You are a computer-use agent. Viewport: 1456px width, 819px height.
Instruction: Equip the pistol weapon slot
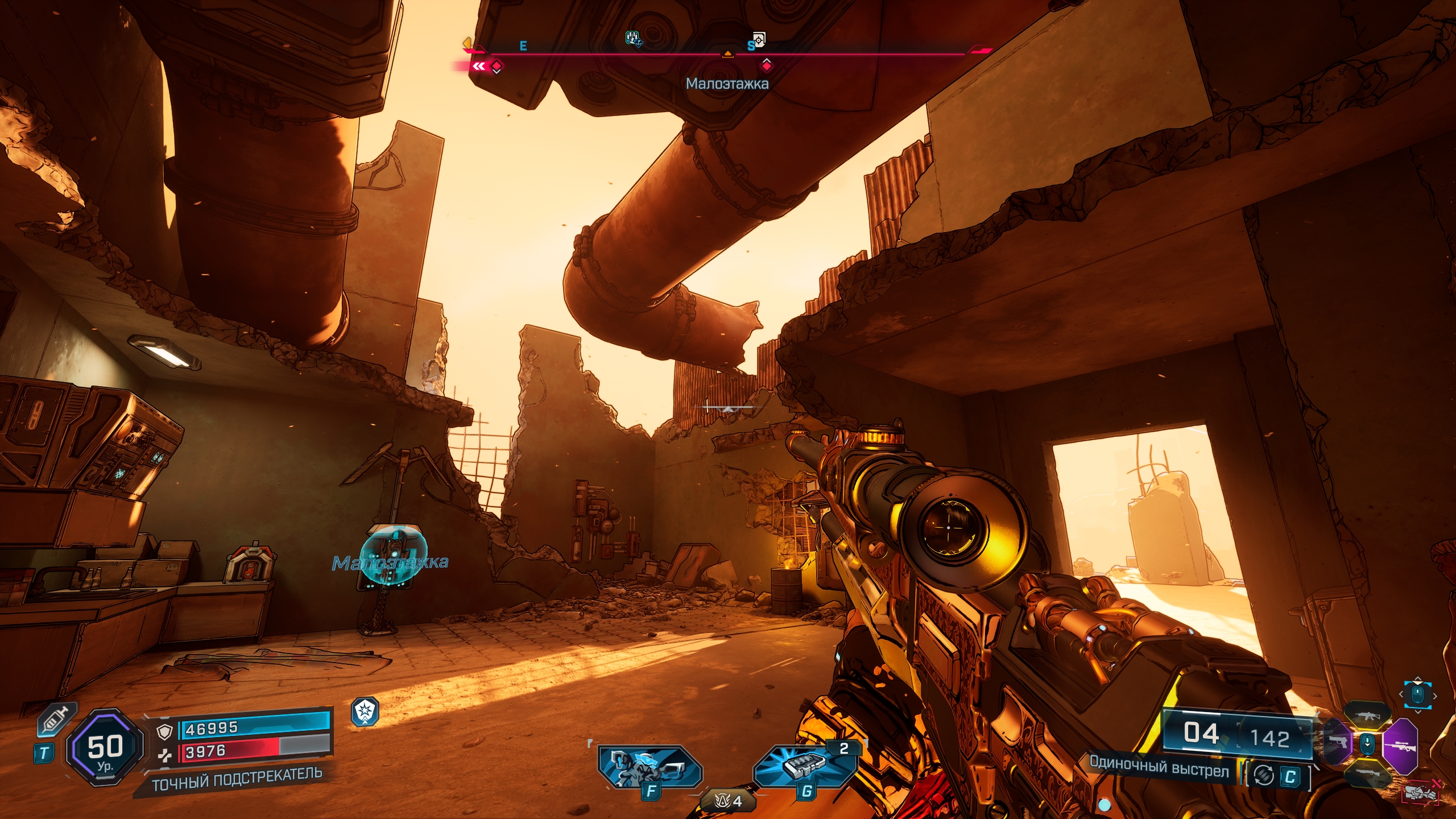coord(1337,742)
